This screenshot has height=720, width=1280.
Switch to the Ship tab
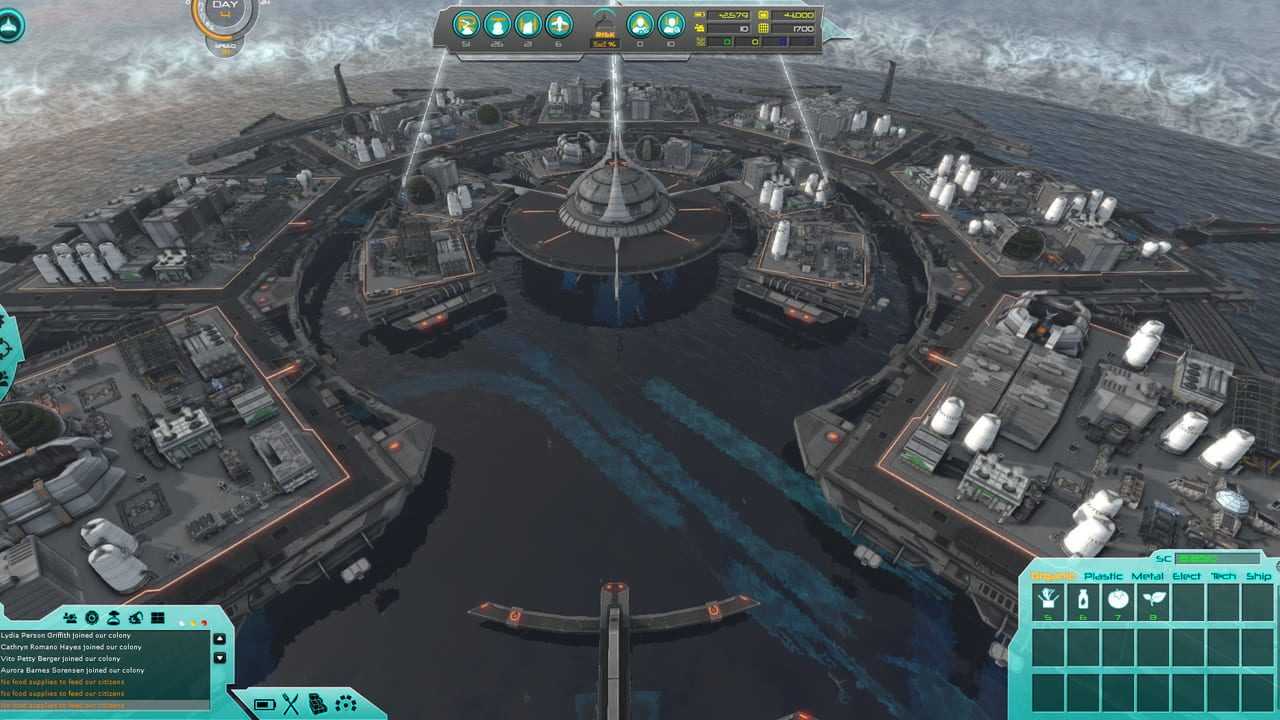click(1258, 576)
